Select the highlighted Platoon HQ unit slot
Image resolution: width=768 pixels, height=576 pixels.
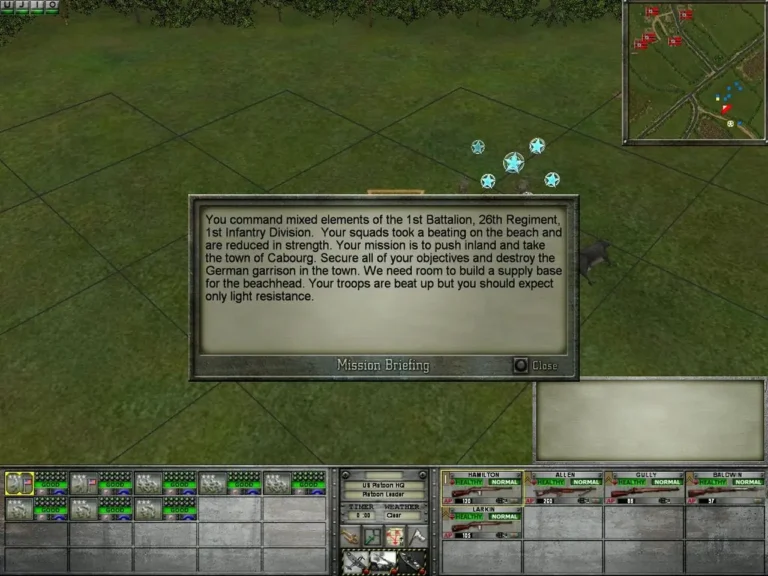tap(20, 483)
